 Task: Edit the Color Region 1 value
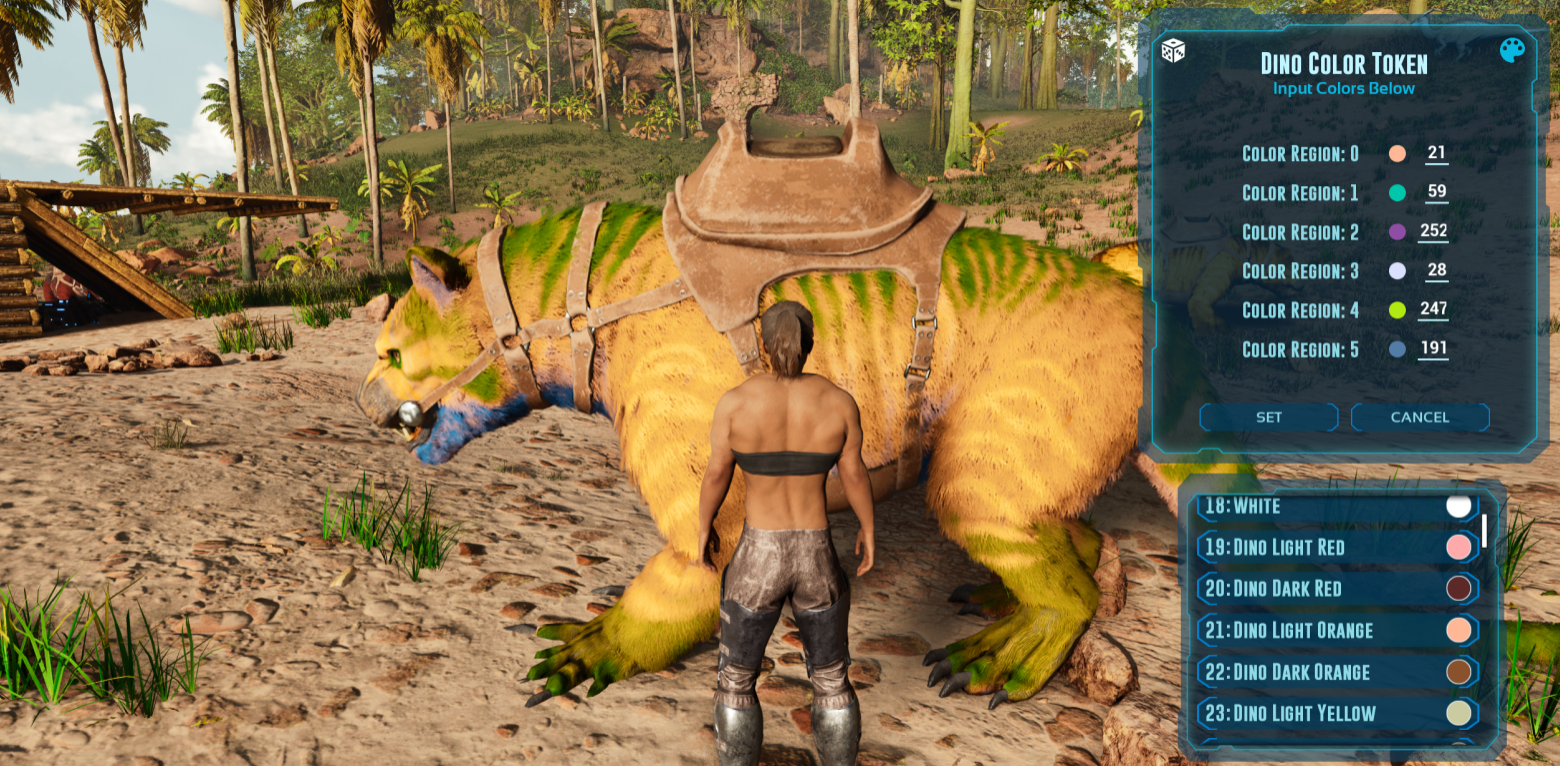click(x=1436, y=193)
